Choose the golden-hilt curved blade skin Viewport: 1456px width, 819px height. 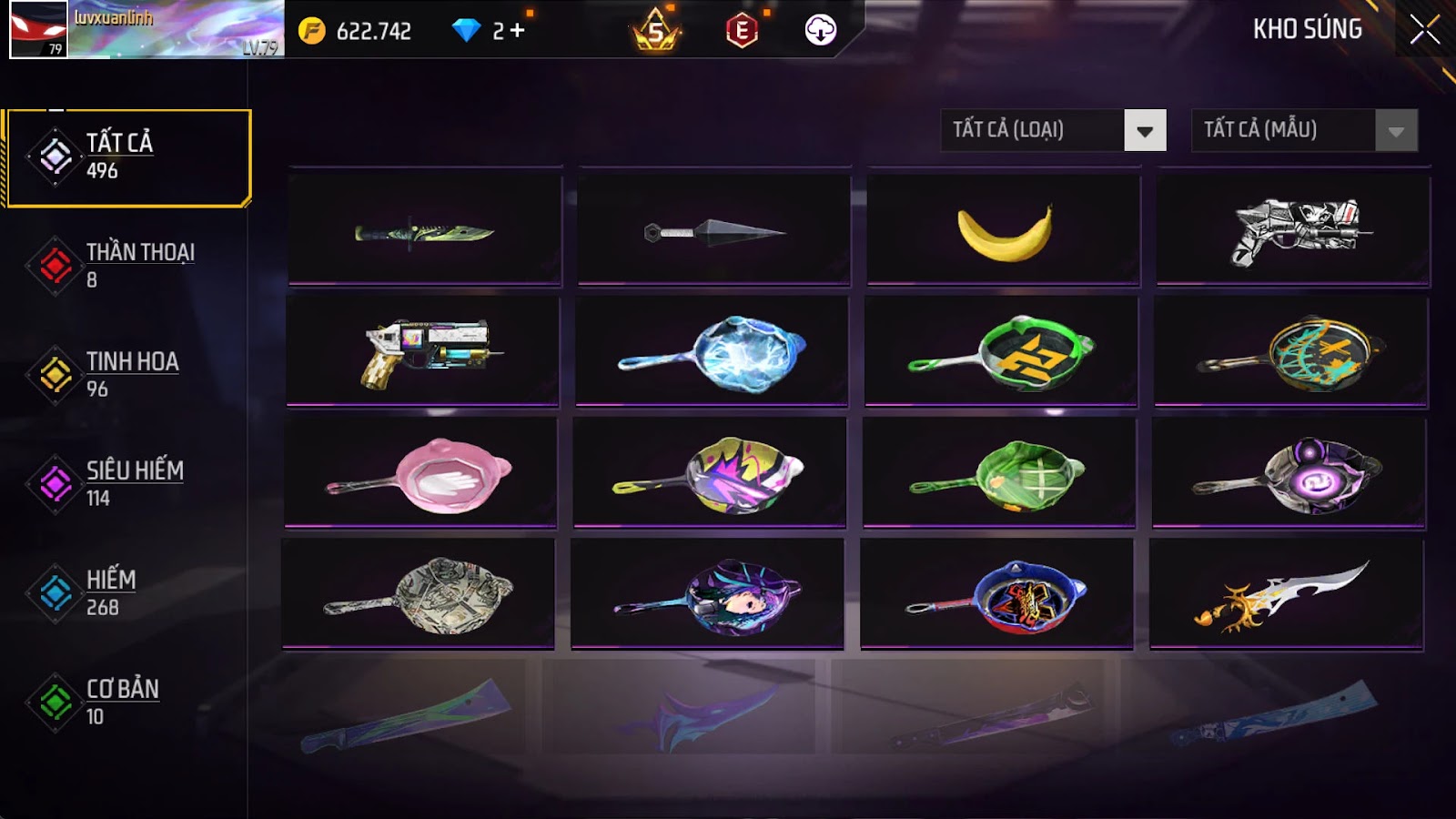pyautogui.click(x=1286, y=594)
